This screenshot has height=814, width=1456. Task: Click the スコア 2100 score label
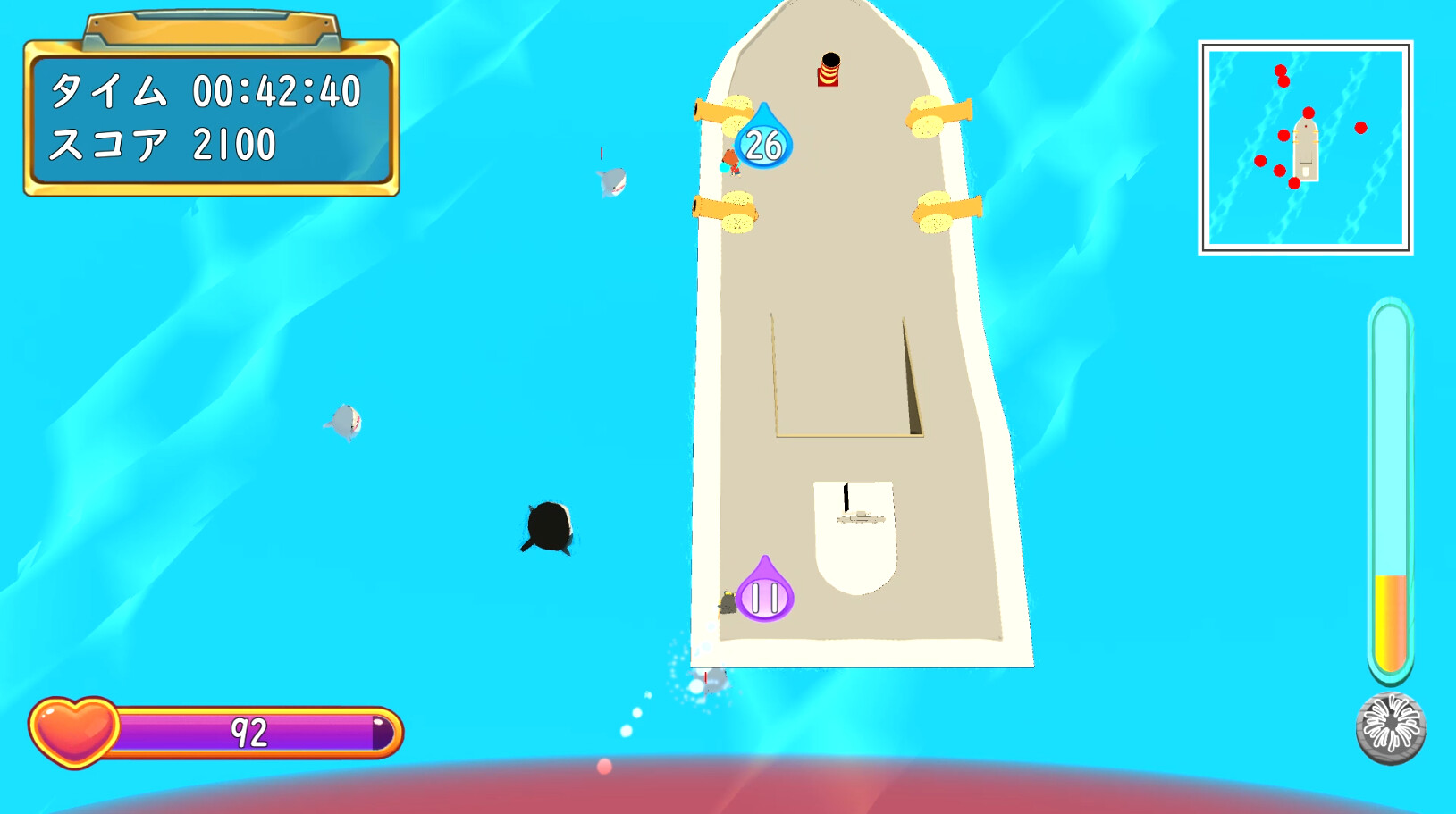(164, 141)
